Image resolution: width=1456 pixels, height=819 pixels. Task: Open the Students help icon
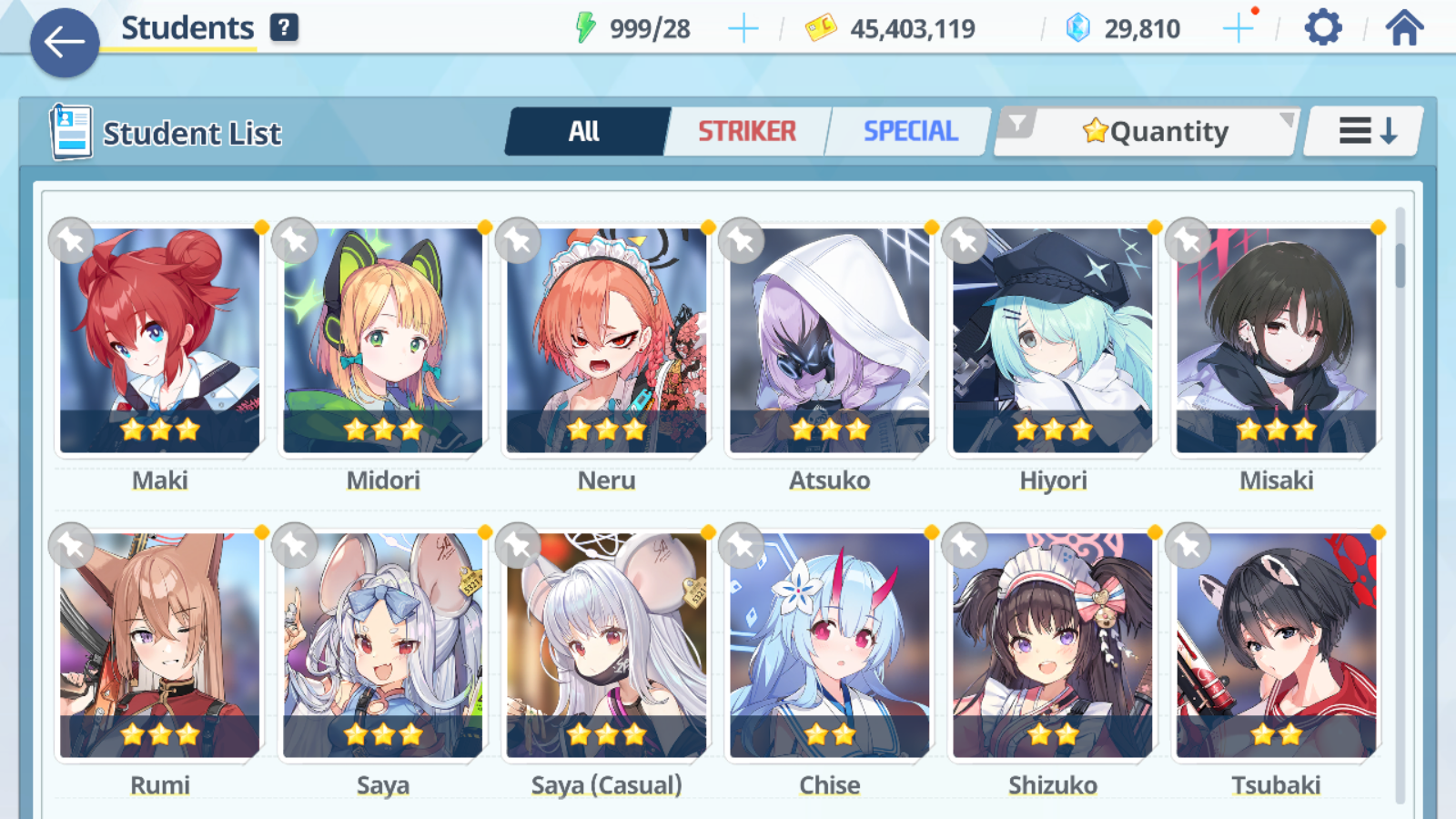(286, 28)
